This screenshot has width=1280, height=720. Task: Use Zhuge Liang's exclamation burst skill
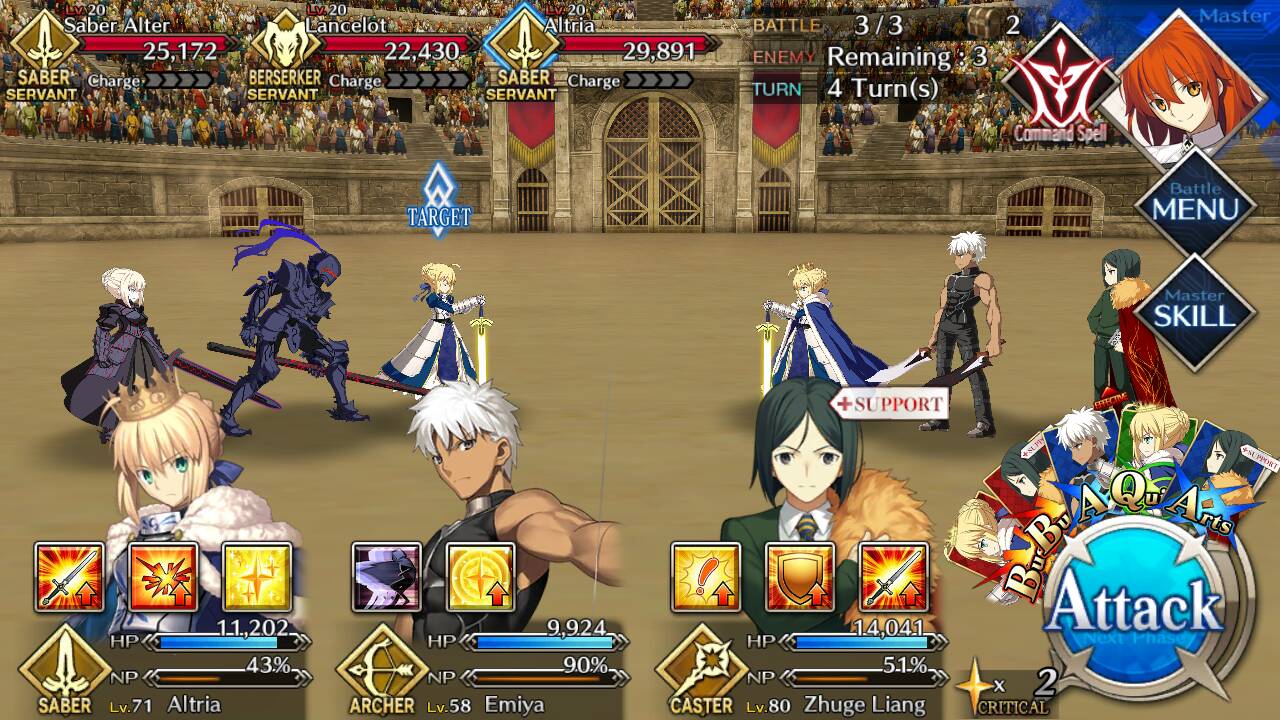tap(706, 577)
